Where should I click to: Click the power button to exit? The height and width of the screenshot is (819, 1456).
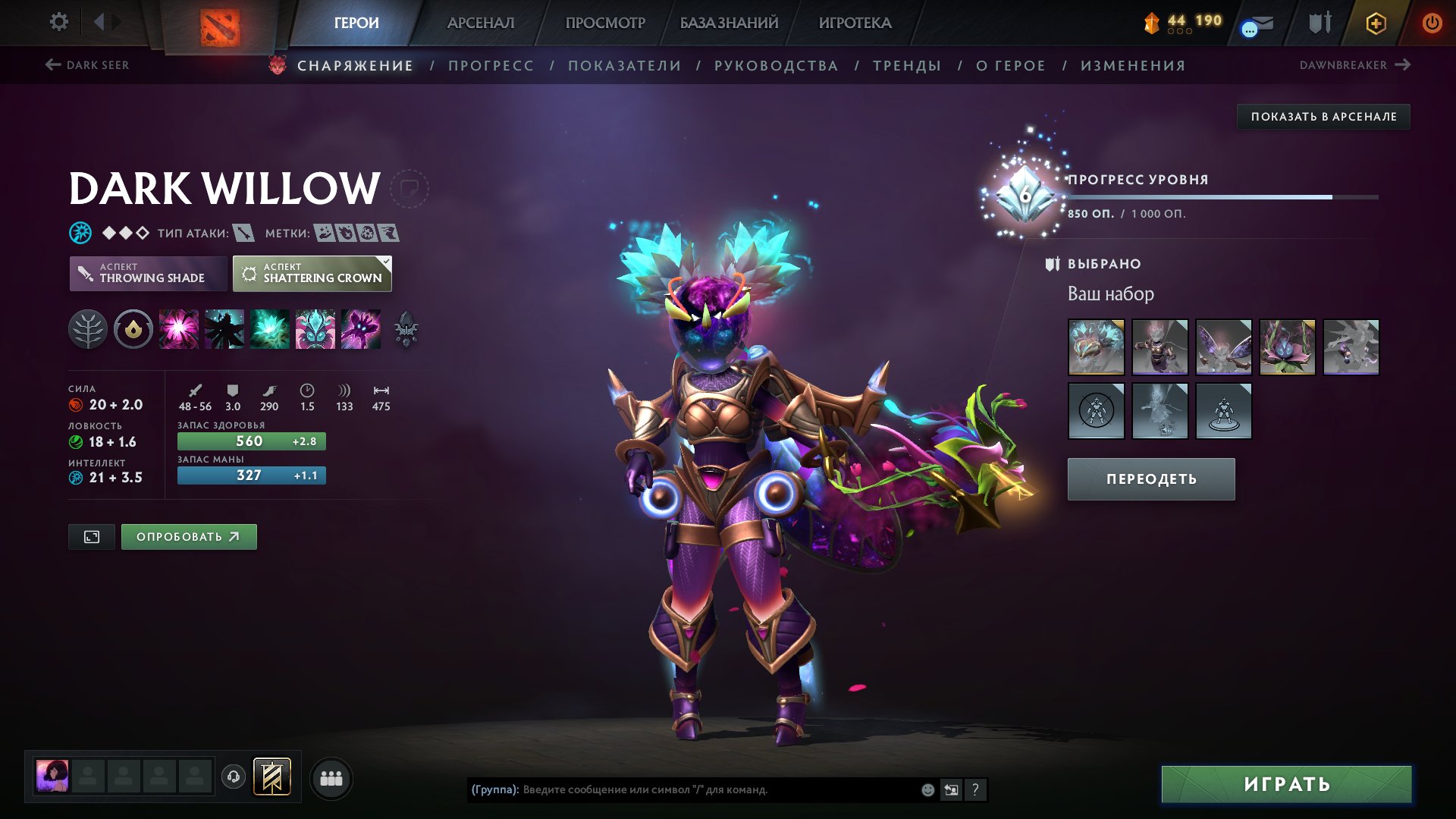coord(1432,23)
